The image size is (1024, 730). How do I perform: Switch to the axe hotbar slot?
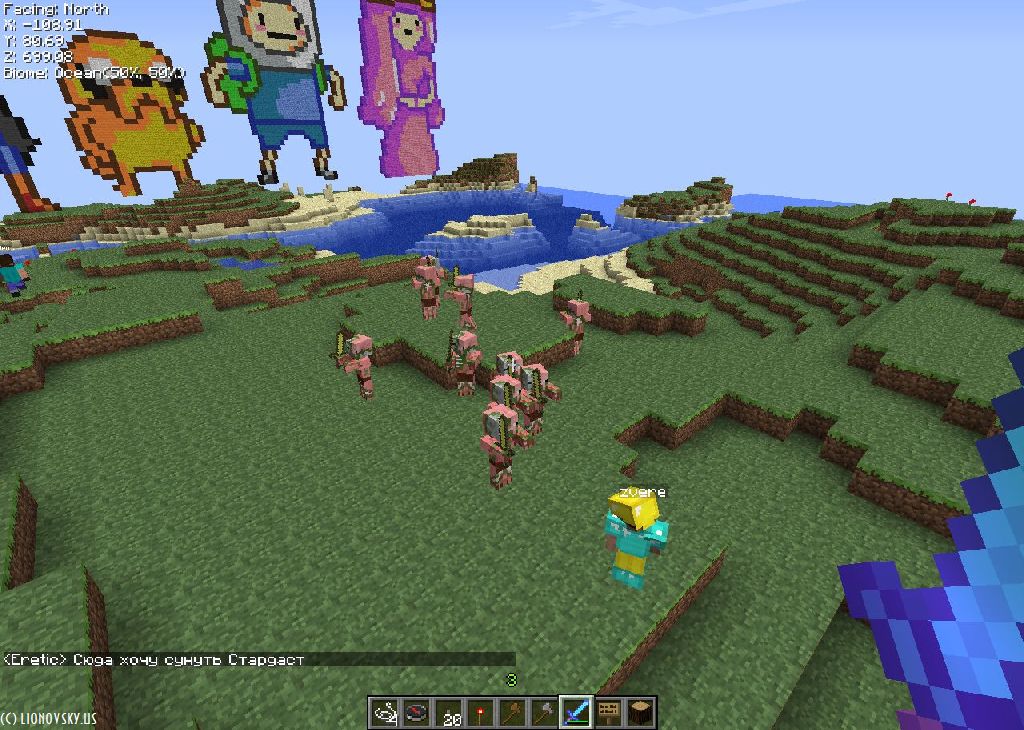click(x=544, y=712)
